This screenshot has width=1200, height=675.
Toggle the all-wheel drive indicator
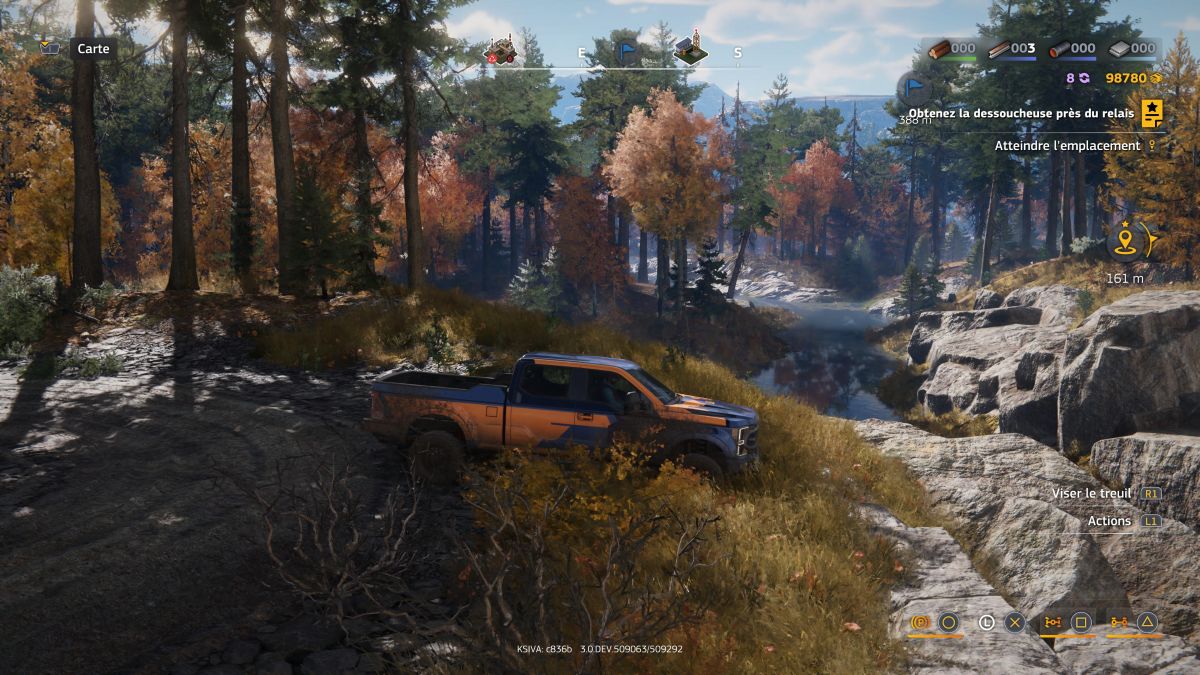coord(1052,623)
